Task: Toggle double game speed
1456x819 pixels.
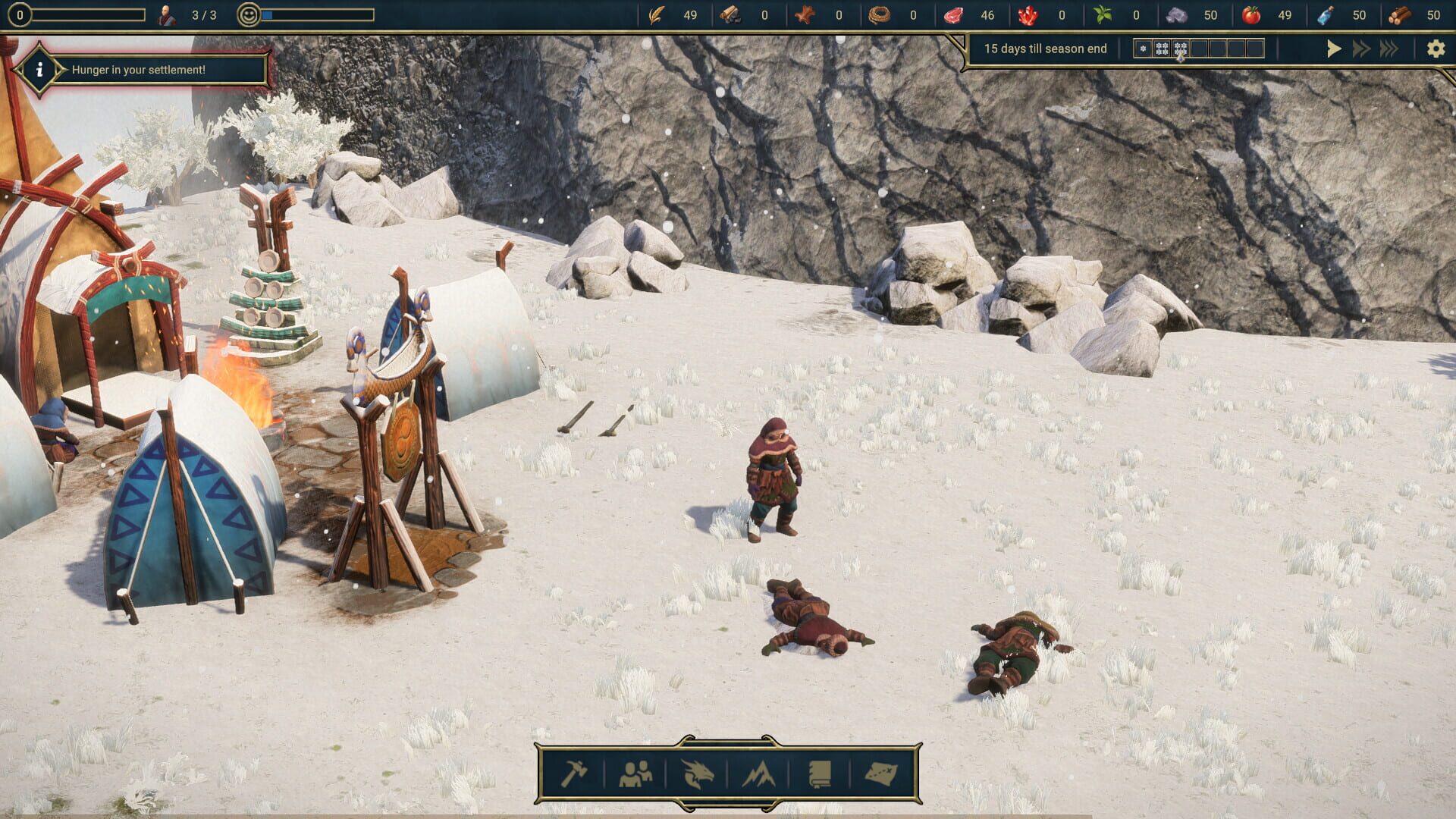Action: [x=1361, y=48]
